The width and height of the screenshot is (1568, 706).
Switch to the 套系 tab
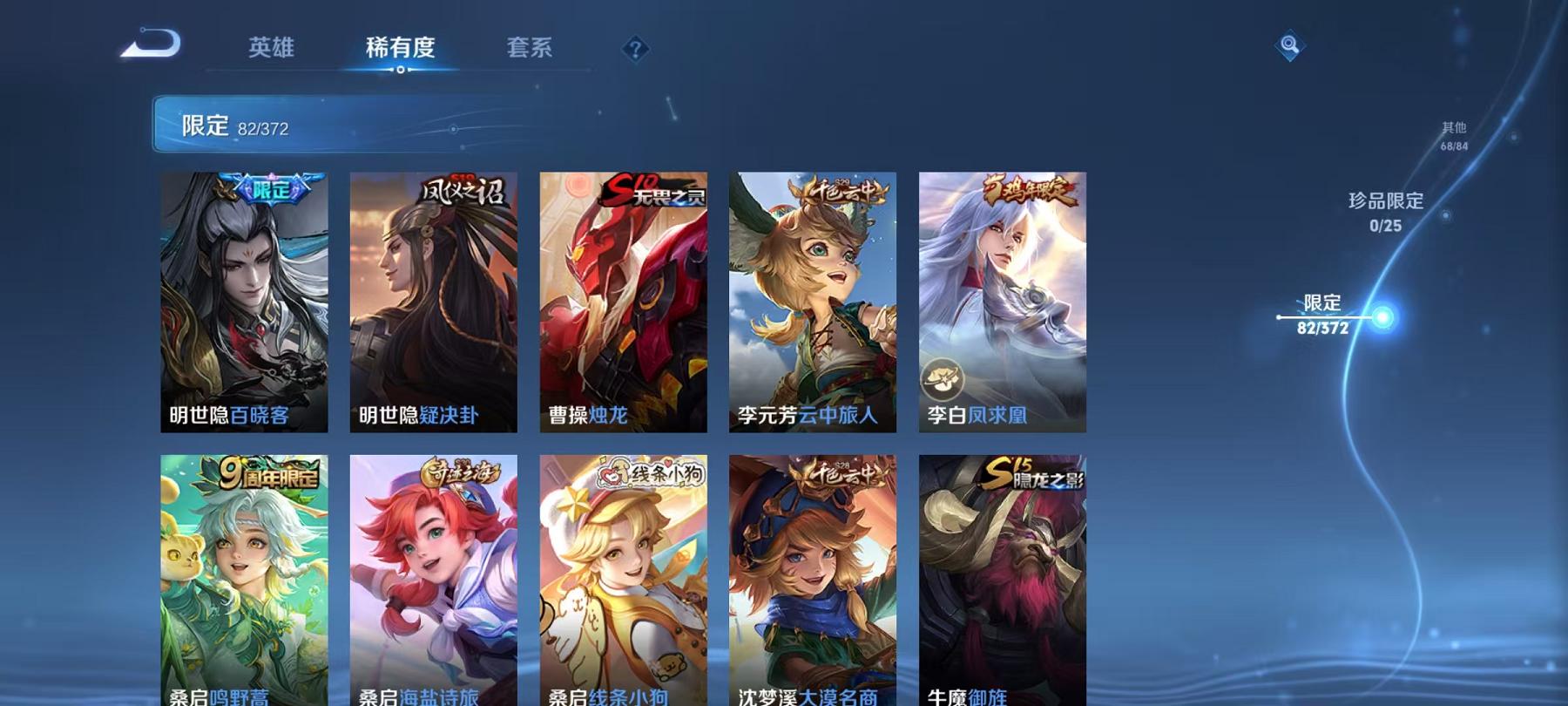[x=531, y=50]
